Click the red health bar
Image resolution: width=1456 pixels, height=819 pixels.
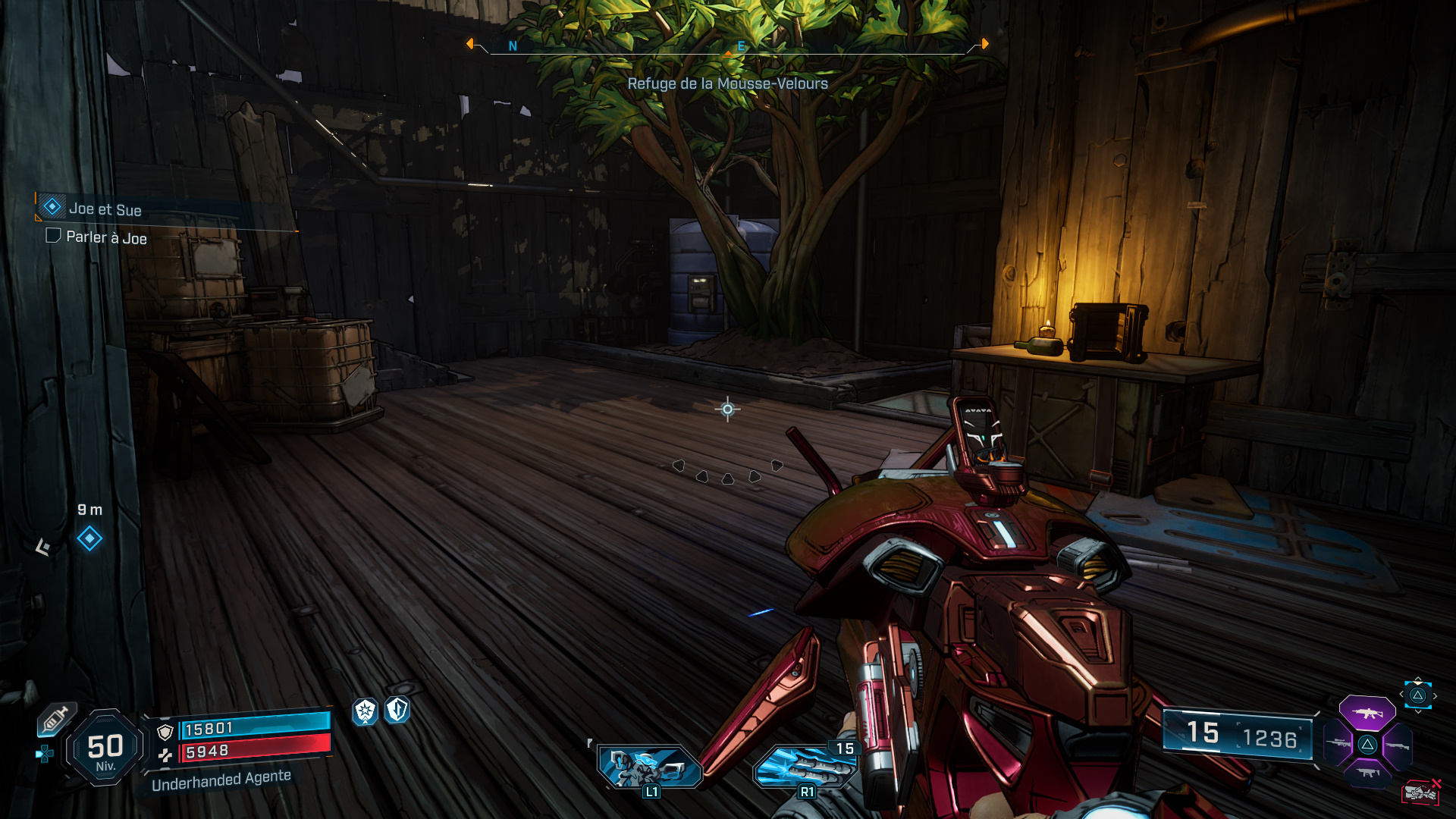point(256,750)
